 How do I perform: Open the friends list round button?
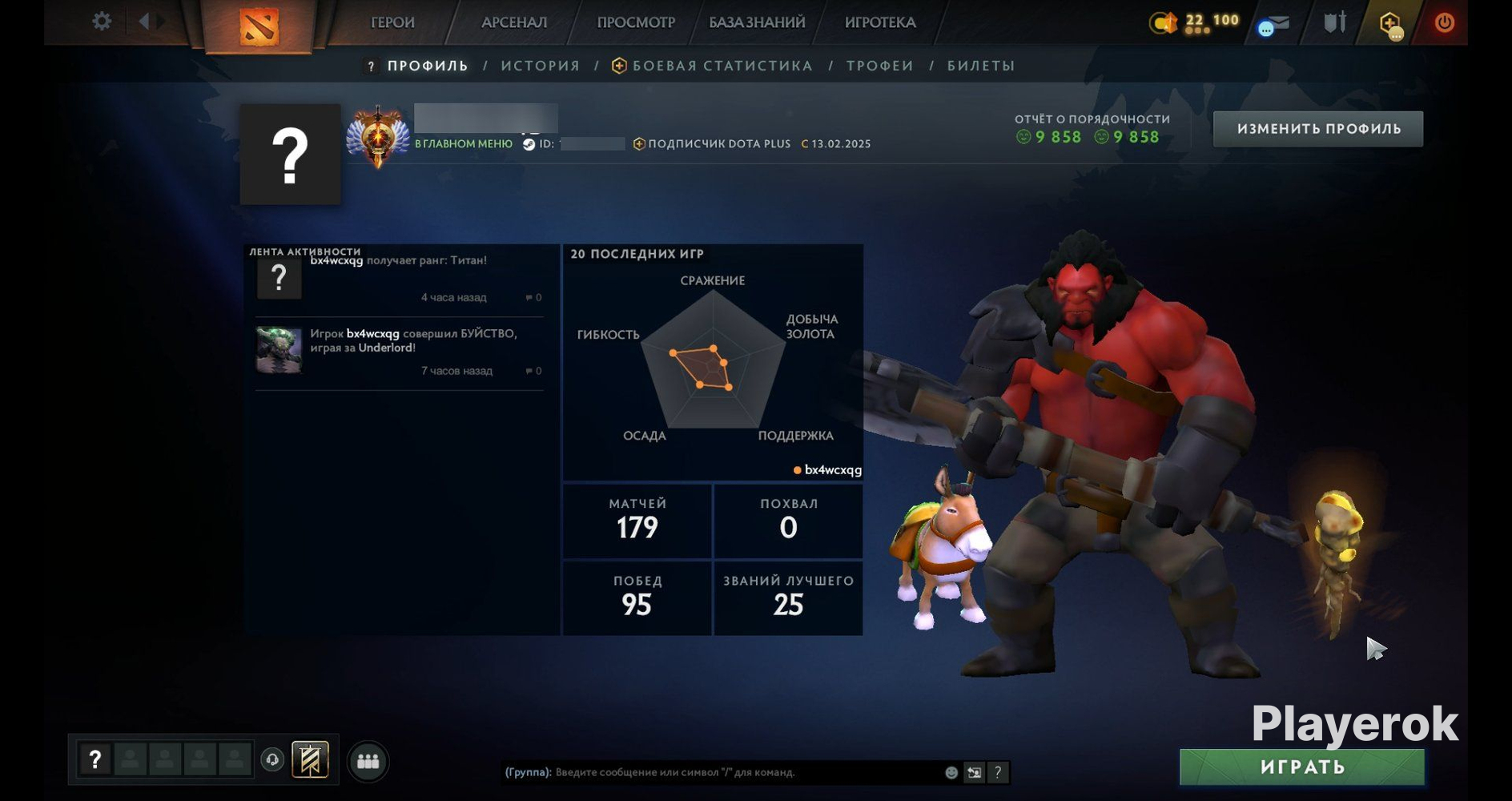point(368,761)
